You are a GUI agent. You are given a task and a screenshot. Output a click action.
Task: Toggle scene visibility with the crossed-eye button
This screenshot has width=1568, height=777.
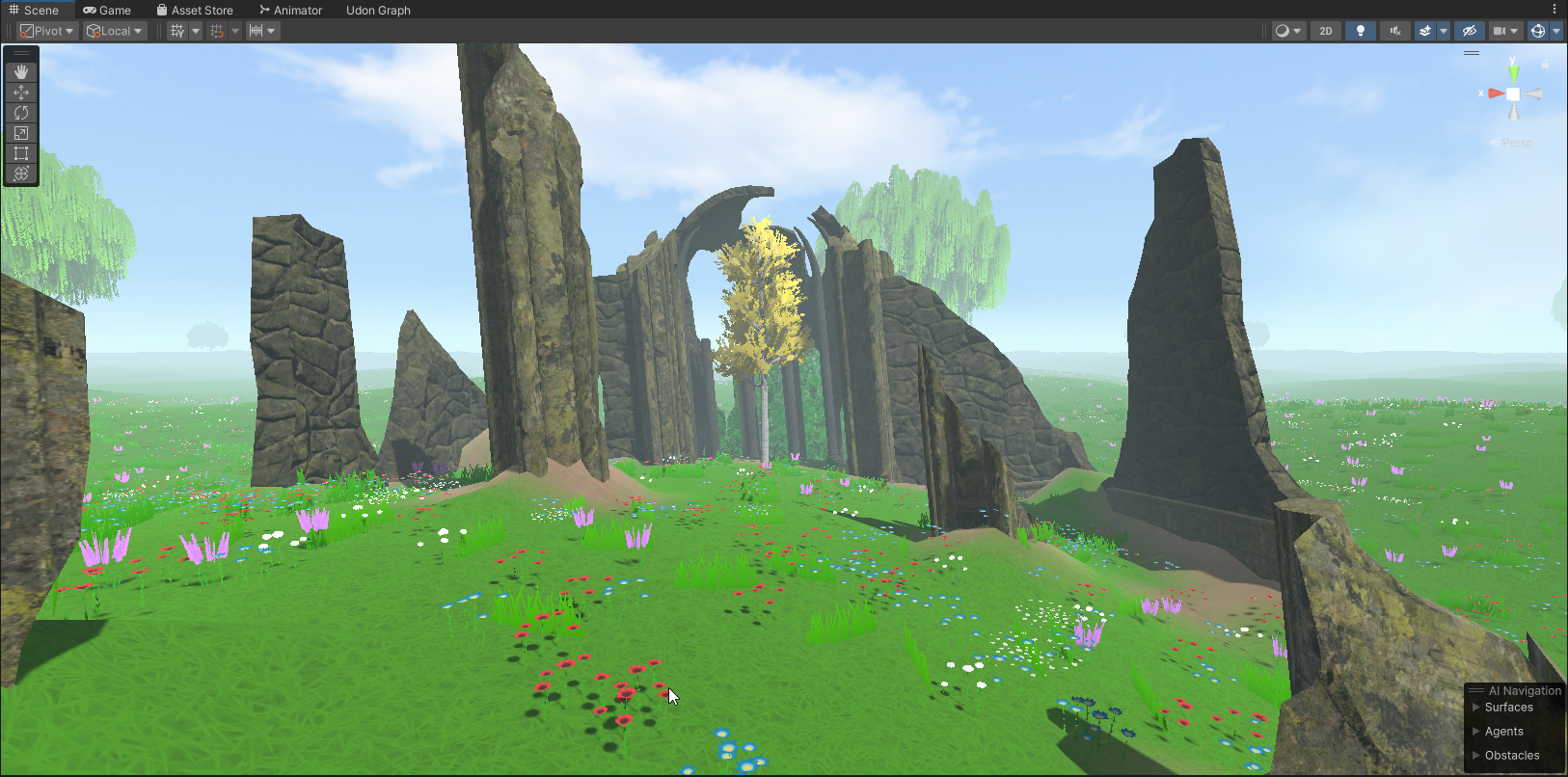coord(1469,31)
